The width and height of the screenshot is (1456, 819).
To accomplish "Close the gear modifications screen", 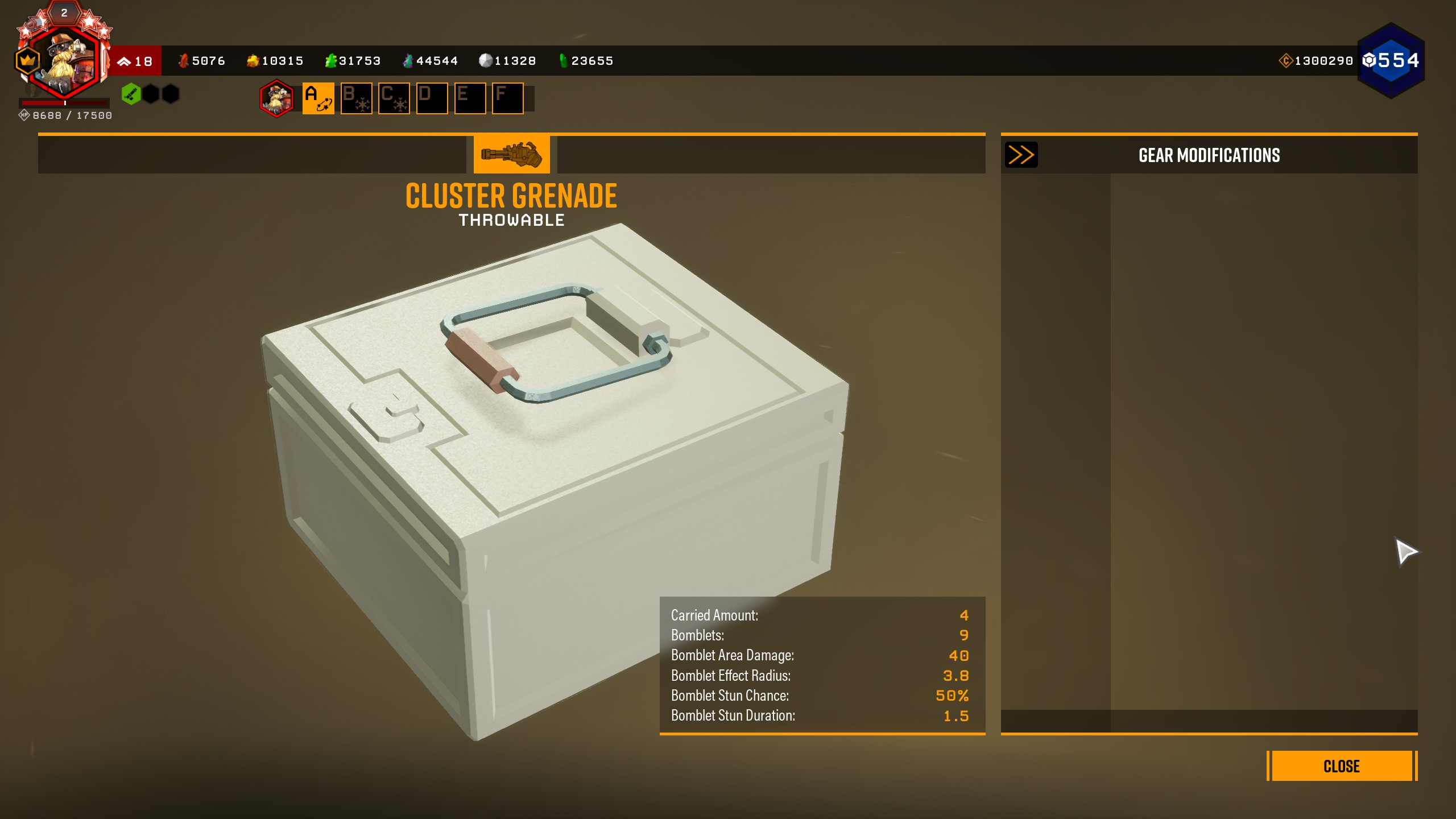I will pyautogui.click(x=1341, y=766).
